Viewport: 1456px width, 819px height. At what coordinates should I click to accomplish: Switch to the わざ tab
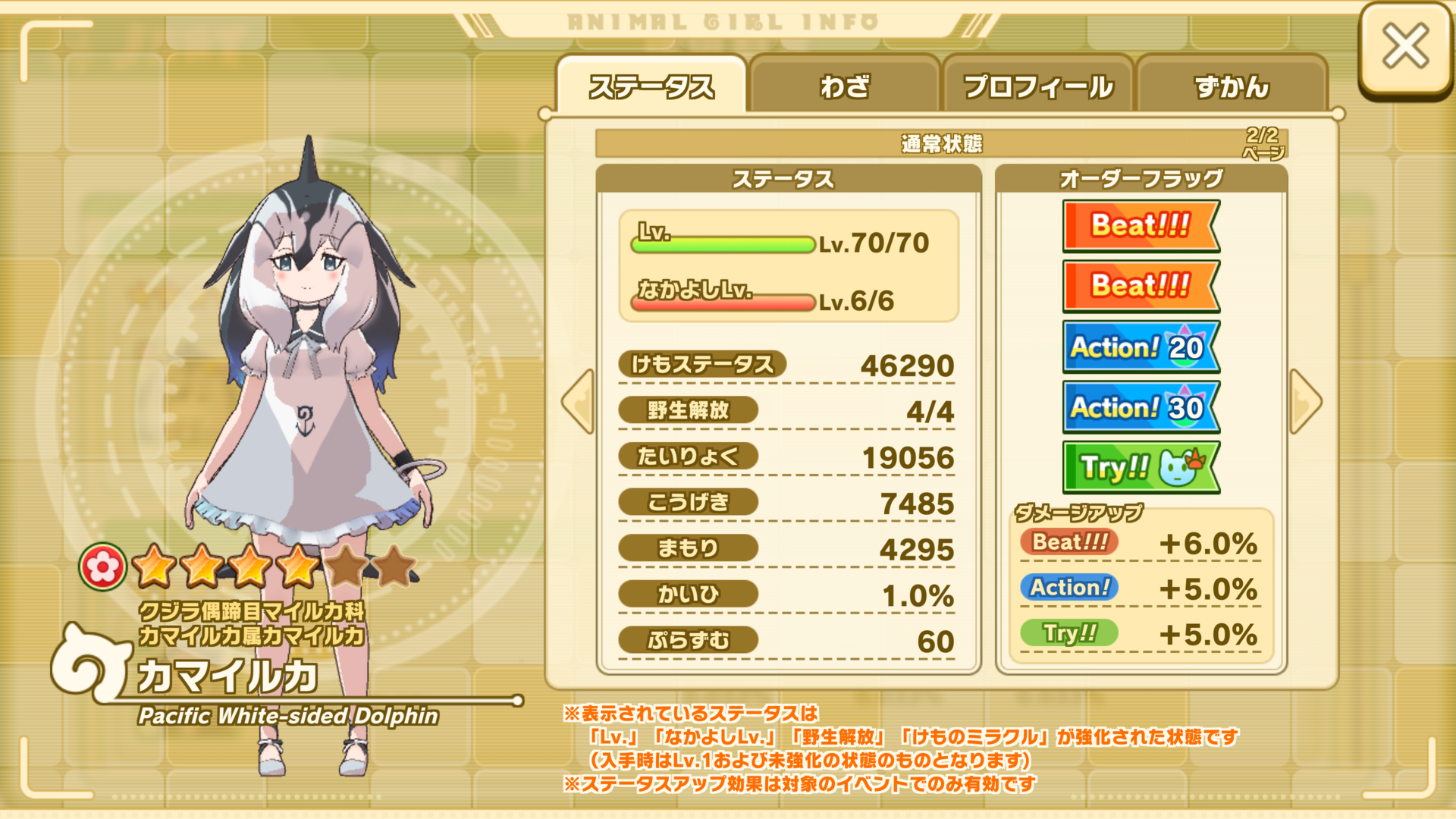pos(844,86)
